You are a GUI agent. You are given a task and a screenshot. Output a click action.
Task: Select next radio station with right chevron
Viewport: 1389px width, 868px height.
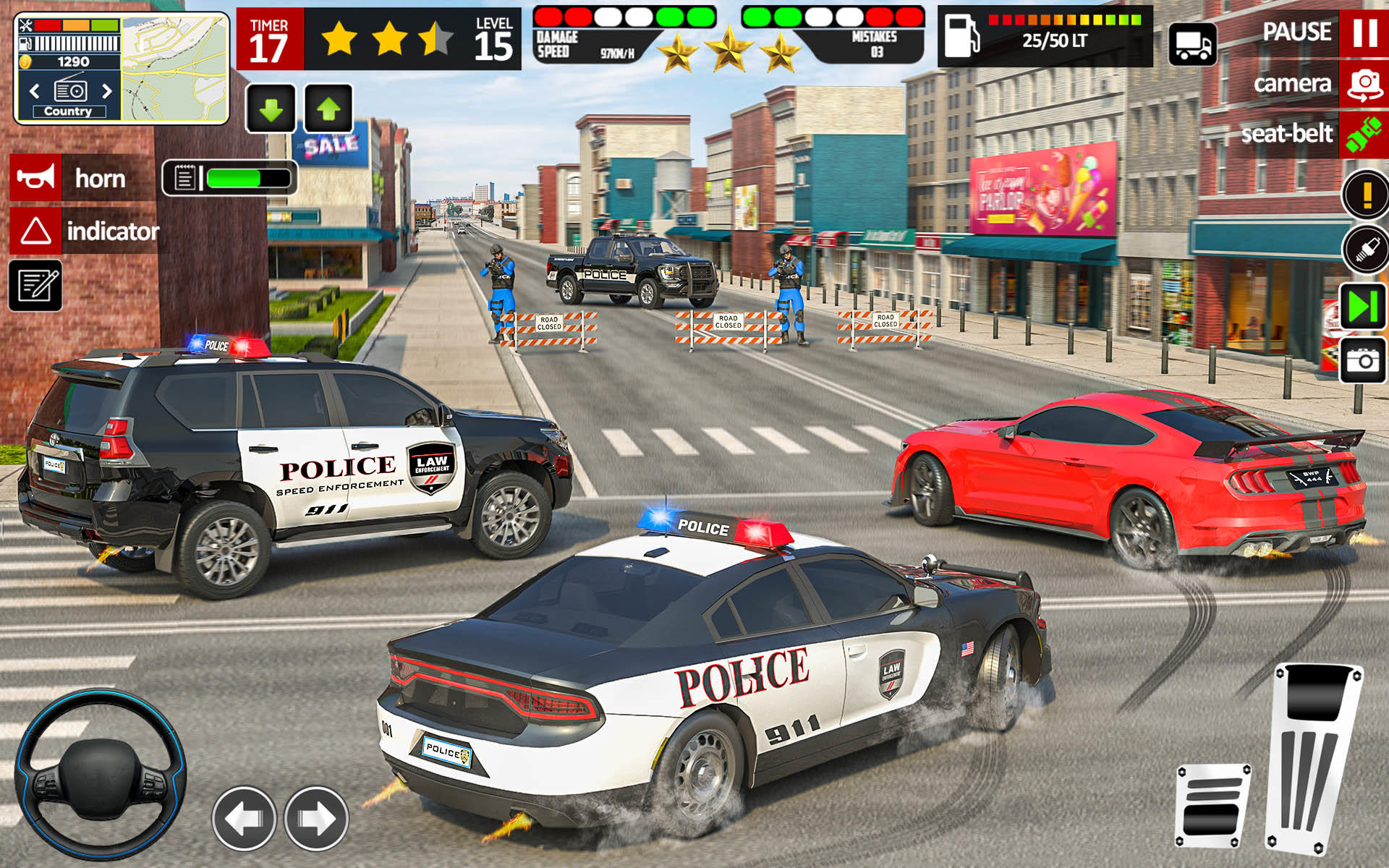tap(105, 91)
